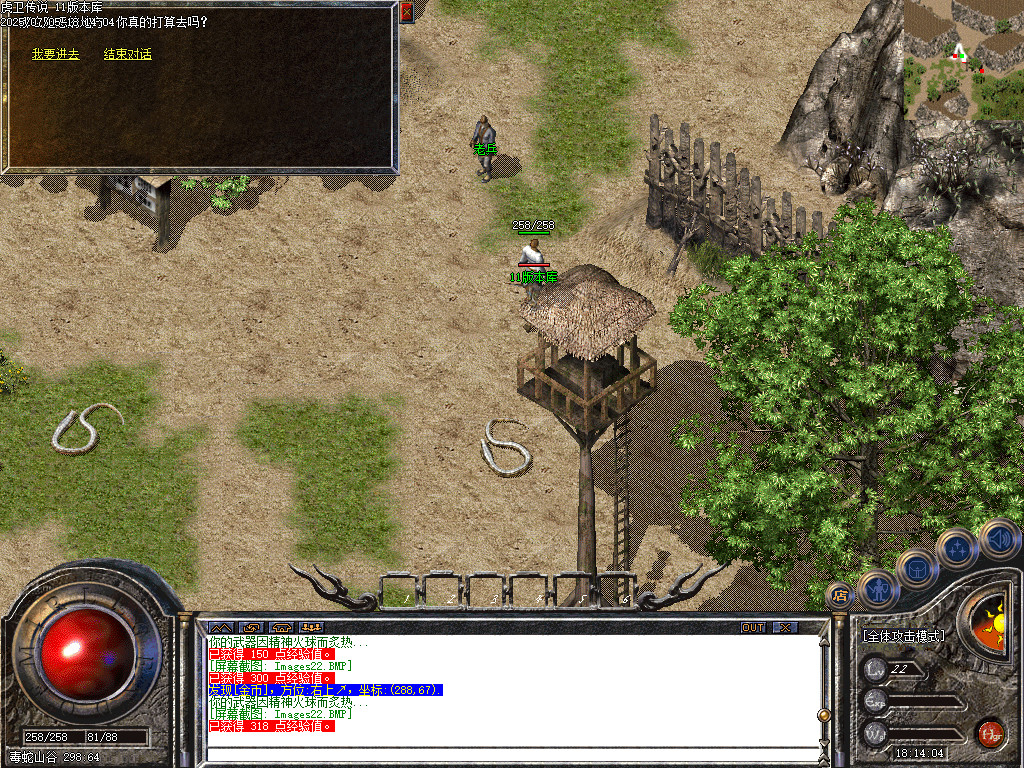The height and width of the screenshot is (768, 1024).
Task: Close the chat panel with its X button
Action: (786, 627)
